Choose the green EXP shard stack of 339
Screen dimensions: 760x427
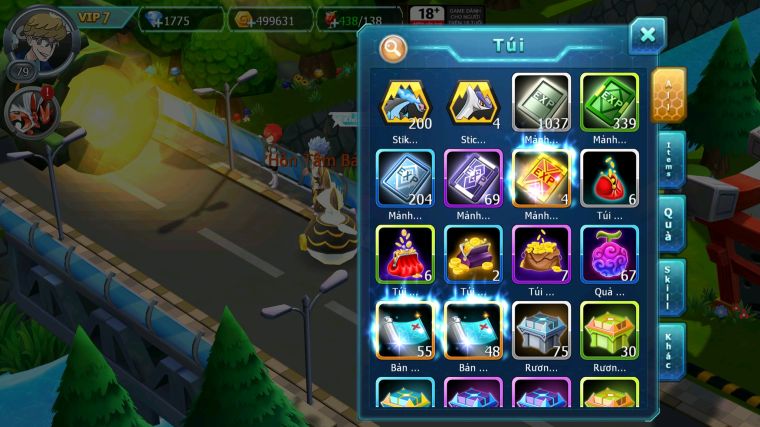click(609, 102)
